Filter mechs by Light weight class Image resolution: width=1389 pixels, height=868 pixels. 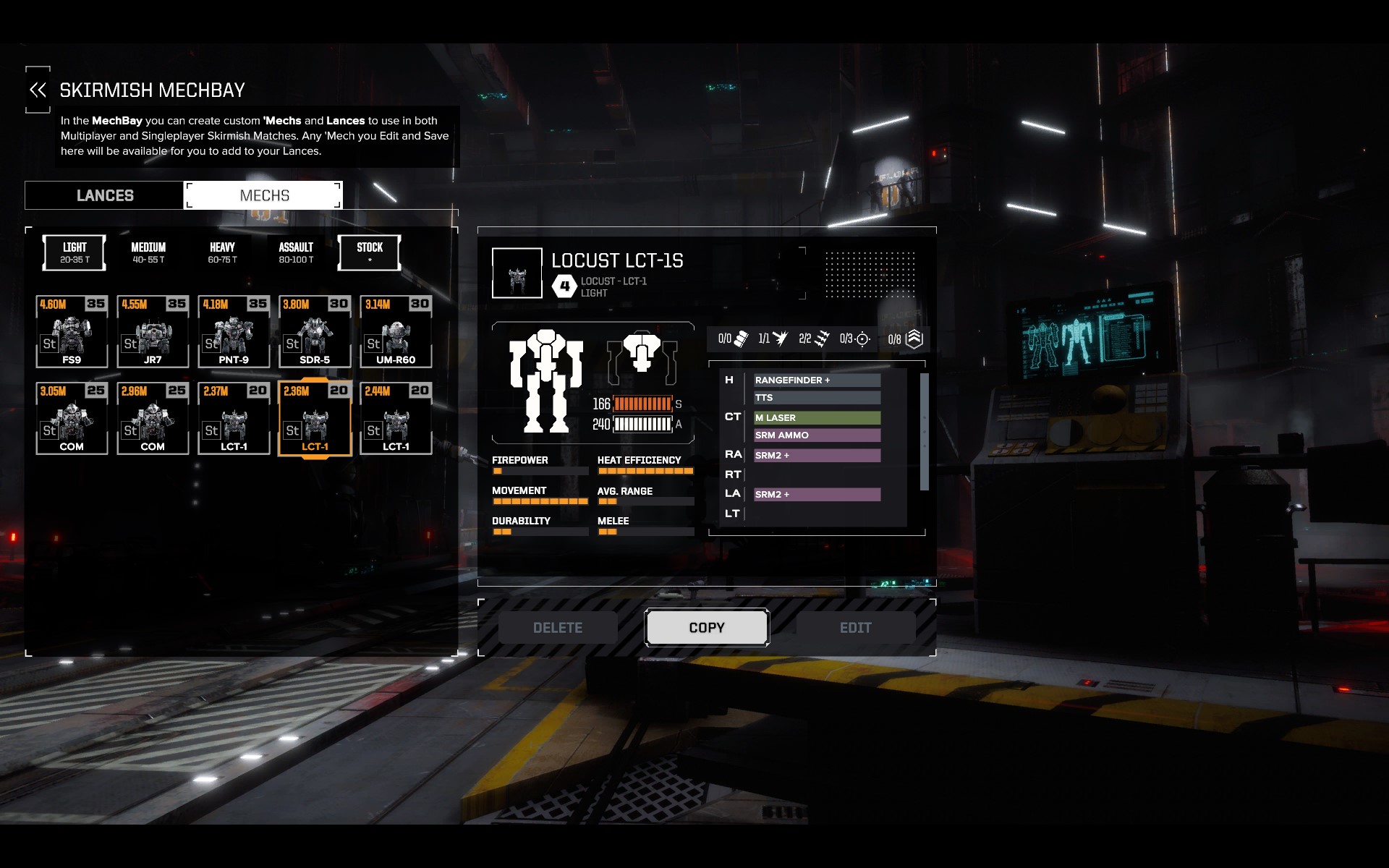pos(75,252)
